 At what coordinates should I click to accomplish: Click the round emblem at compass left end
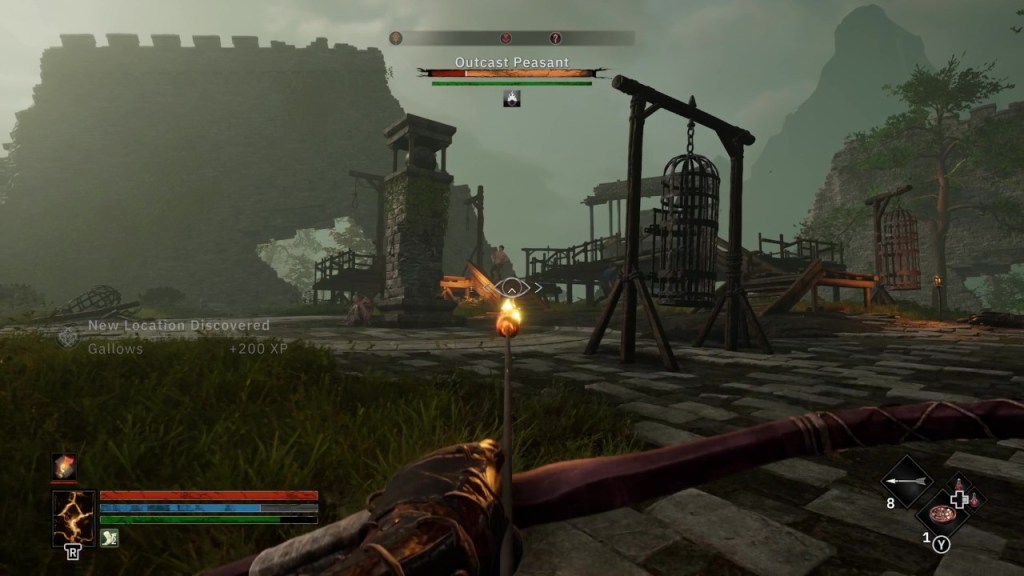(x=396, y=38)
